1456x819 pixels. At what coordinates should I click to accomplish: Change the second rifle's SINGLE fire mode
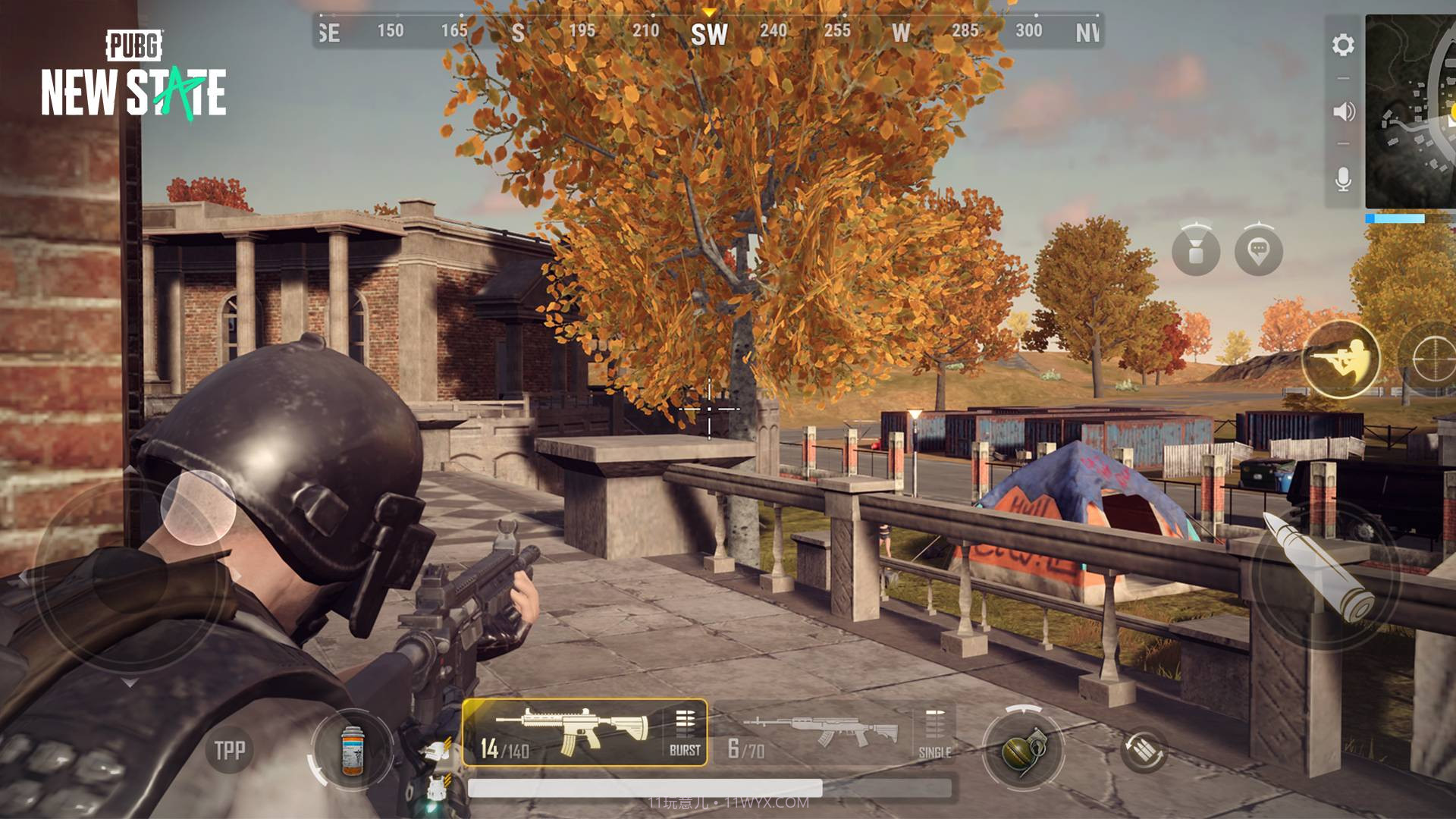pyautogui.click(x=936, y=753)
